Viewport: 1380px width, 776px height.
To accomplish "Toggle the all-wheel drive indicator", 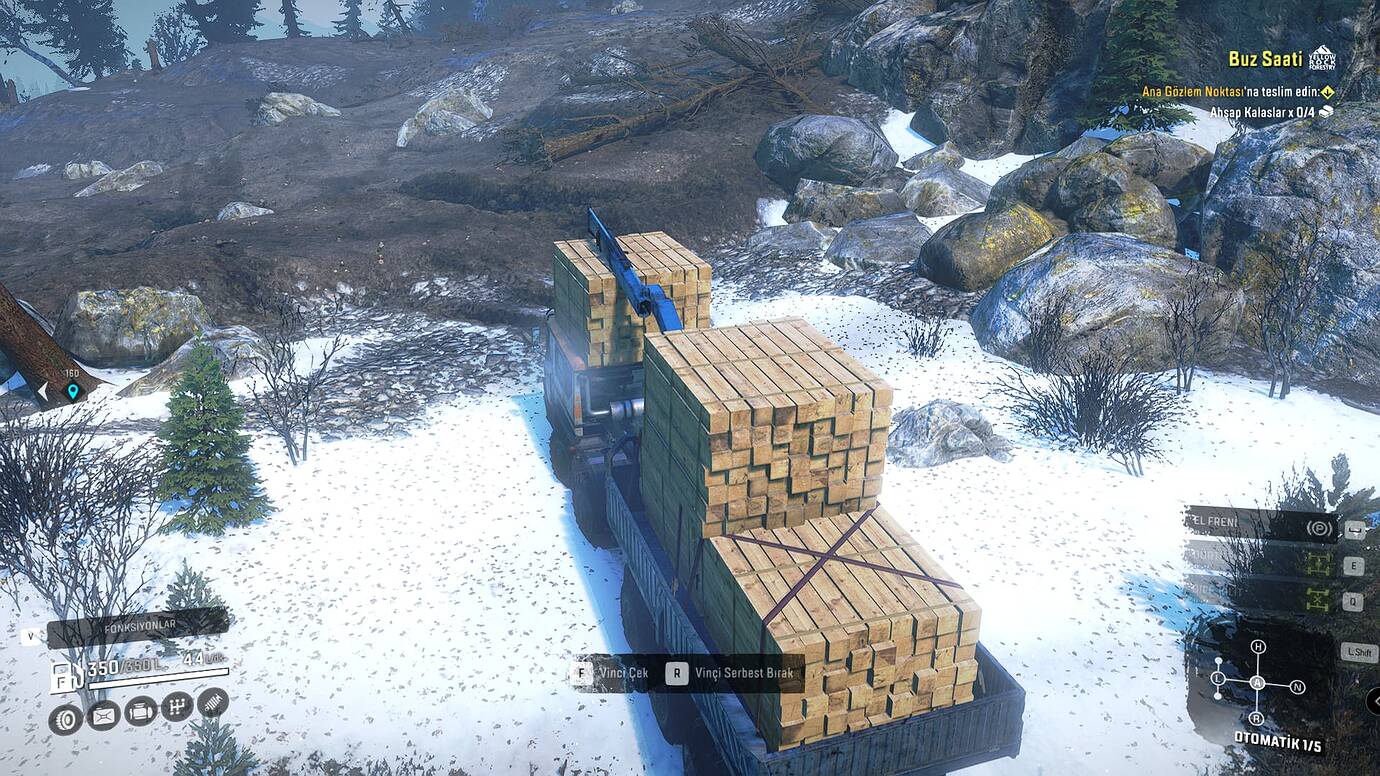I will coord(1318,565).
